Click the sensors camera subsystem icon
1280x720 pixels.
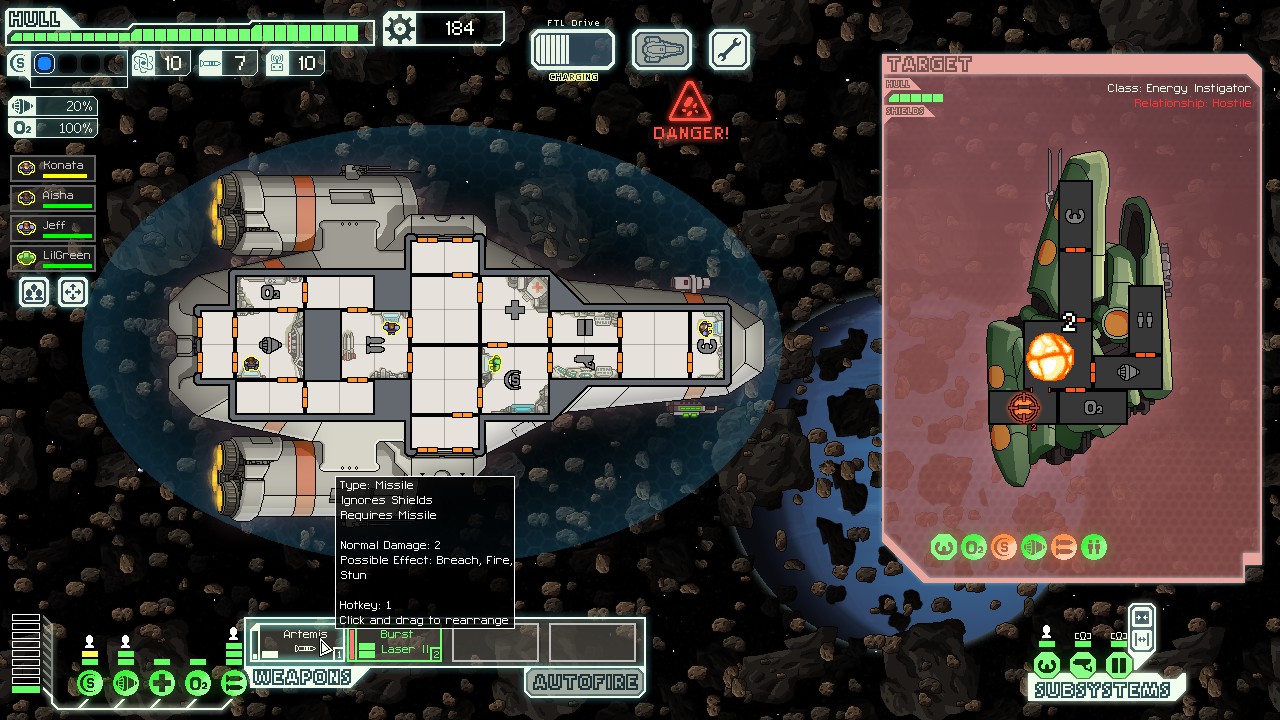coord(1083,665)
